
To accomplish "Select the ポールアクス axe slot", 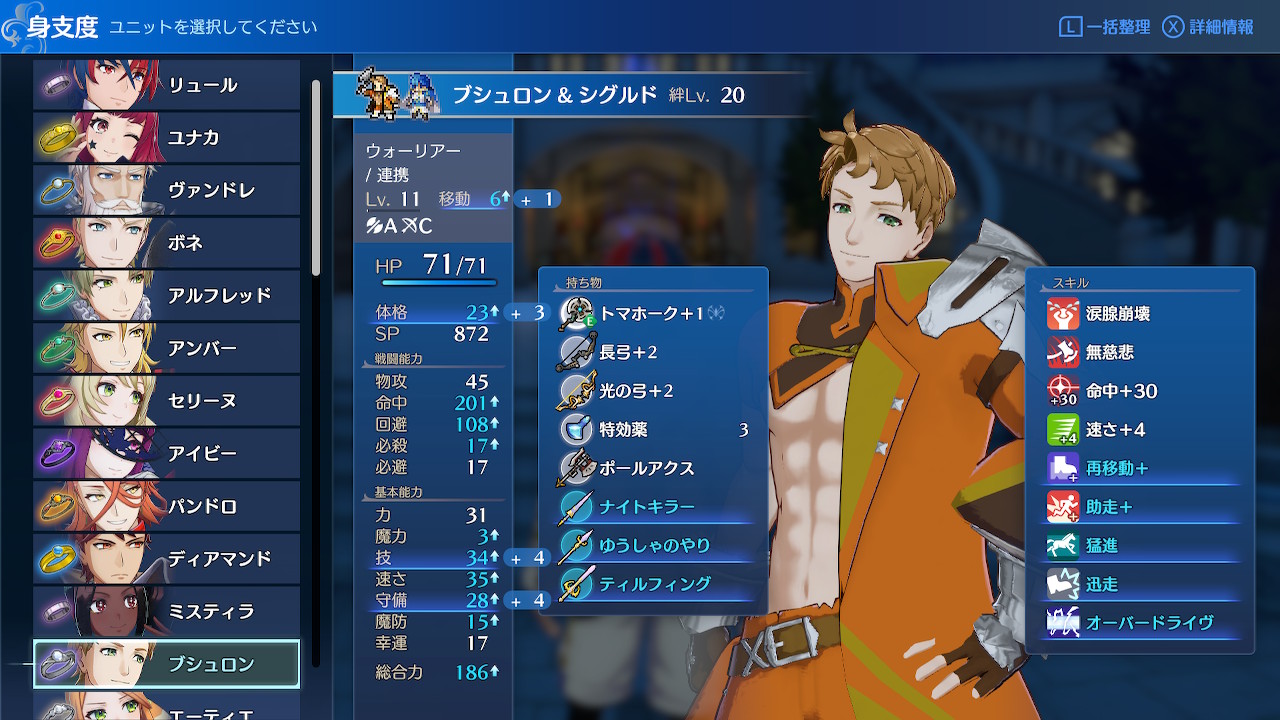I will tap(655, 468).
